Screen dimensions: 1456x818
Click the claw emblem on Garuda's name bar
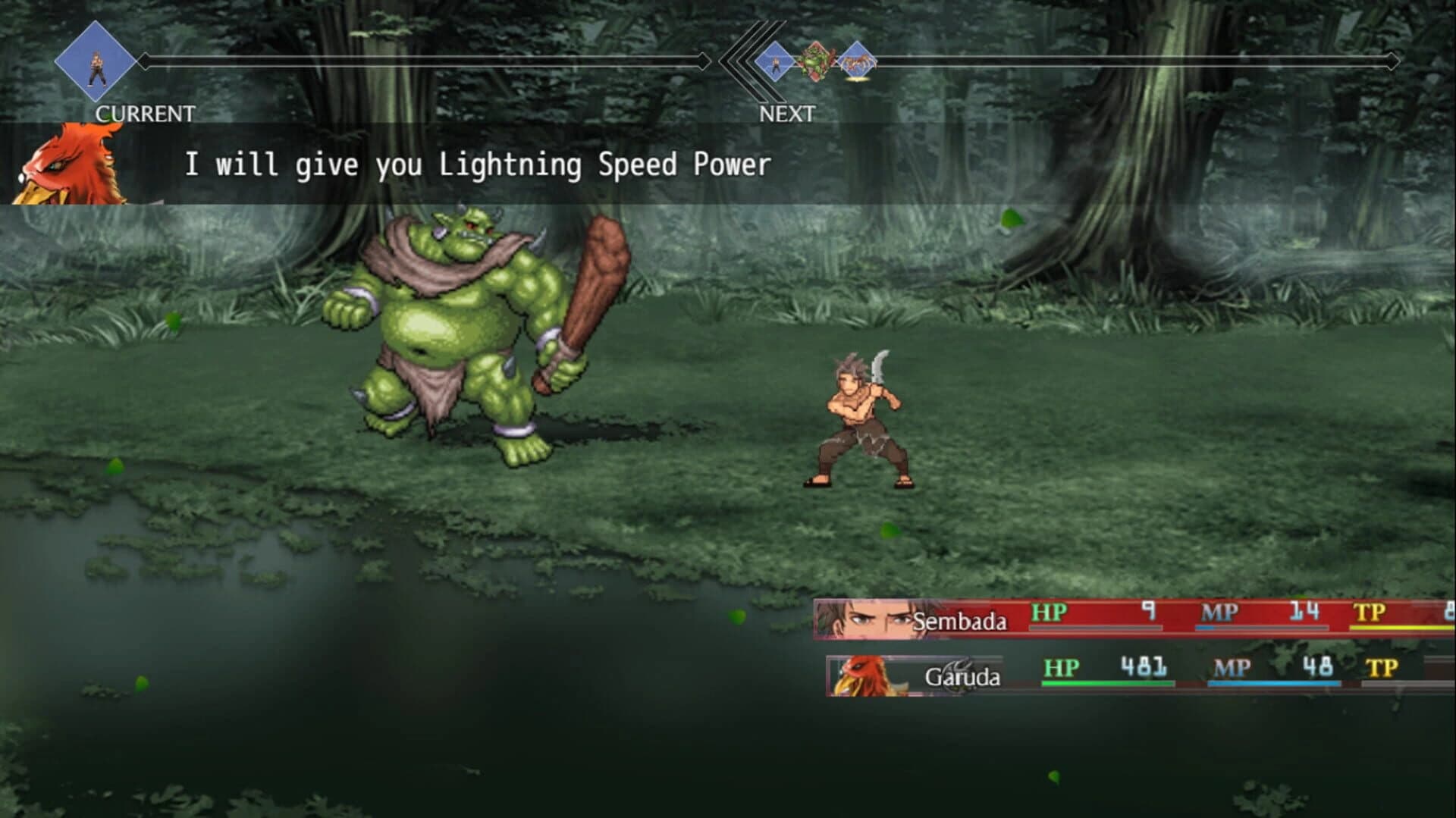point(962,663)
